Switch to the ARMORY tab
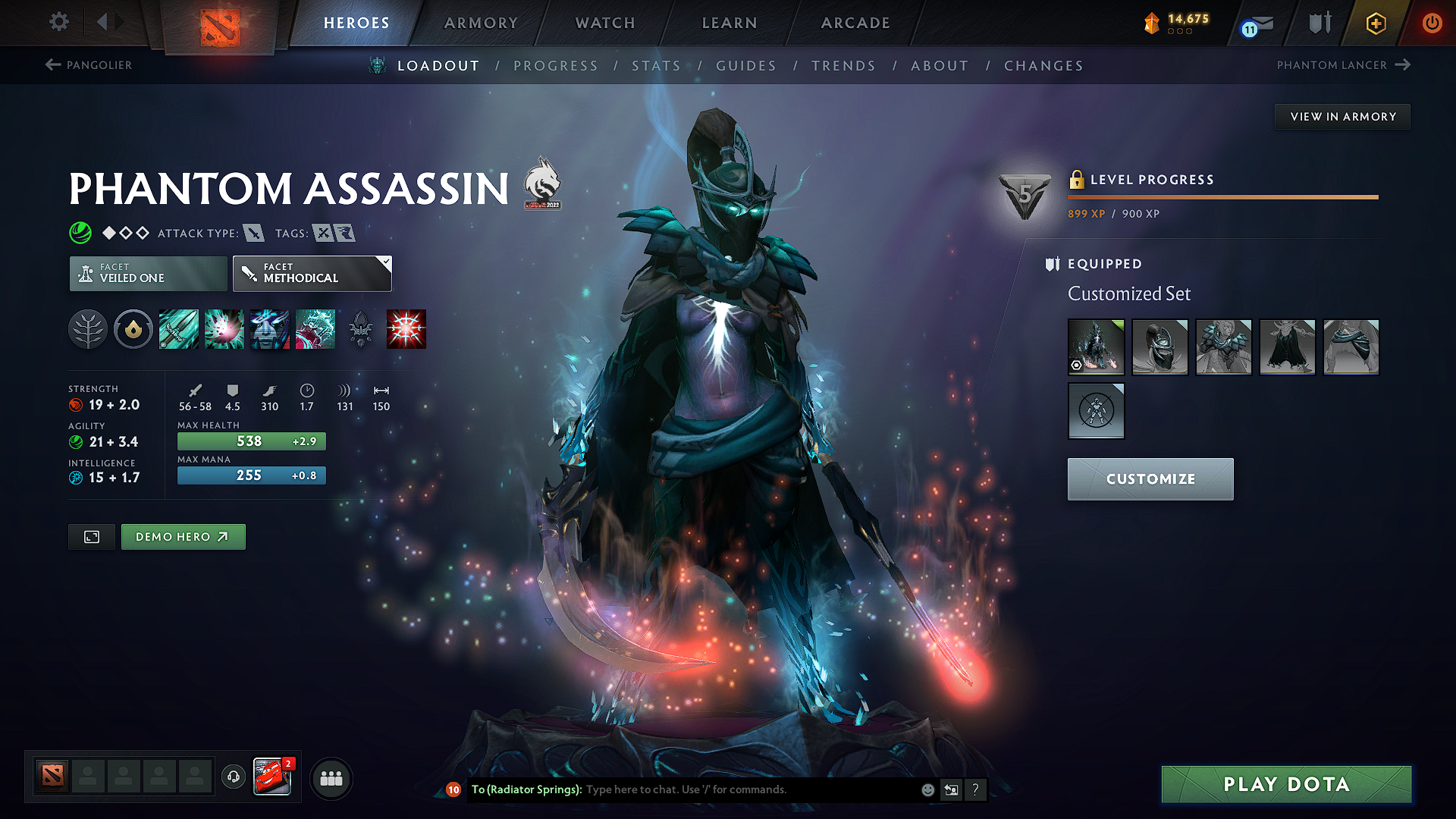Image resolution: width=1456 pixels, height=819 pixels. click(x=481, y=23)
